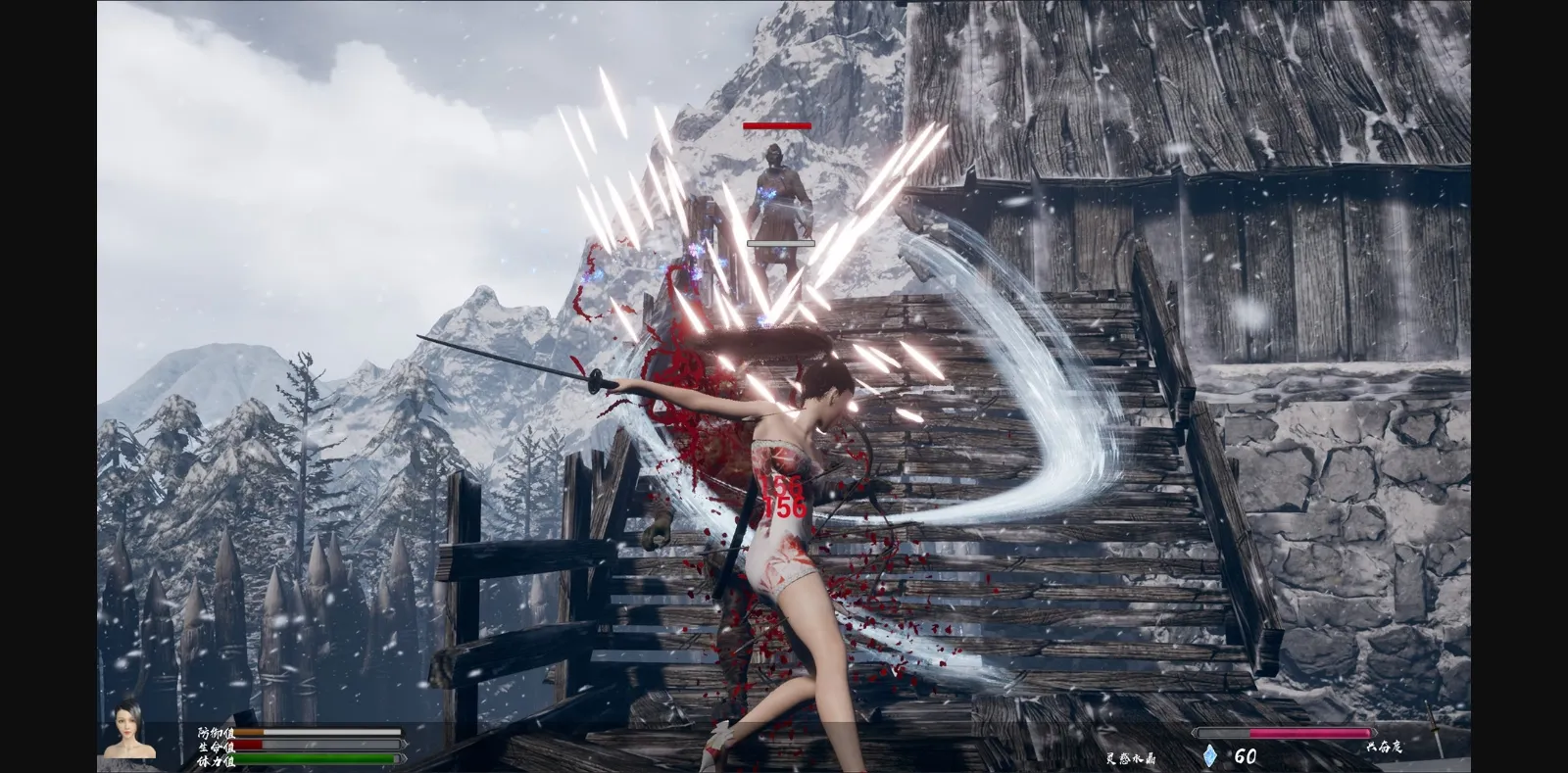The image size is (1568, 773).
Task: Click the arrow cap on the health bar
Action: [403, 744]
